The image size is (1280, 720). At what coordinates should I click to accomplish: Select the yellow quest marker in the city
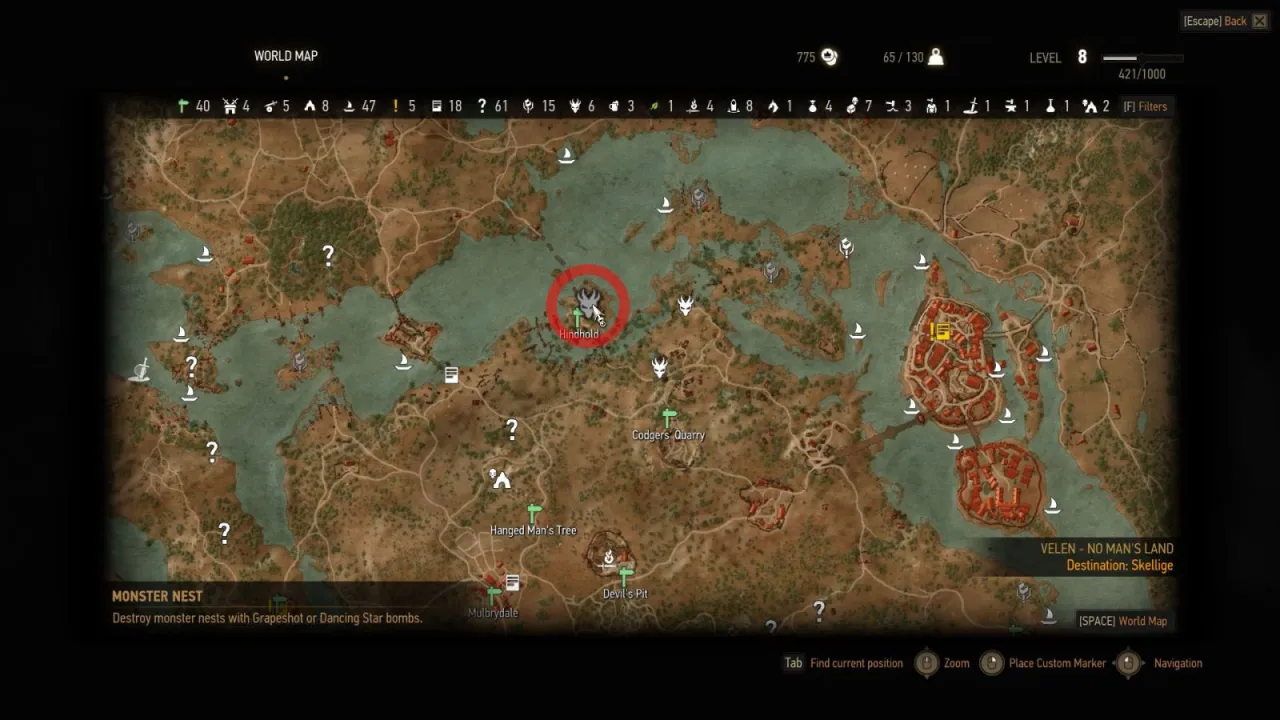[x=940, y=331]
